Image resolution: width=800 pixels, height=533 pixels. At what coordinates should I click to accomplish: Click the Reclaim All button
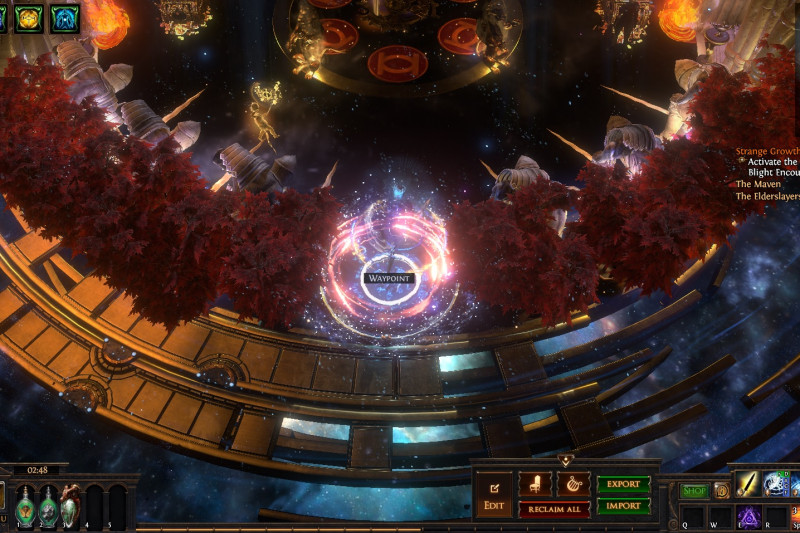point(553,510)
